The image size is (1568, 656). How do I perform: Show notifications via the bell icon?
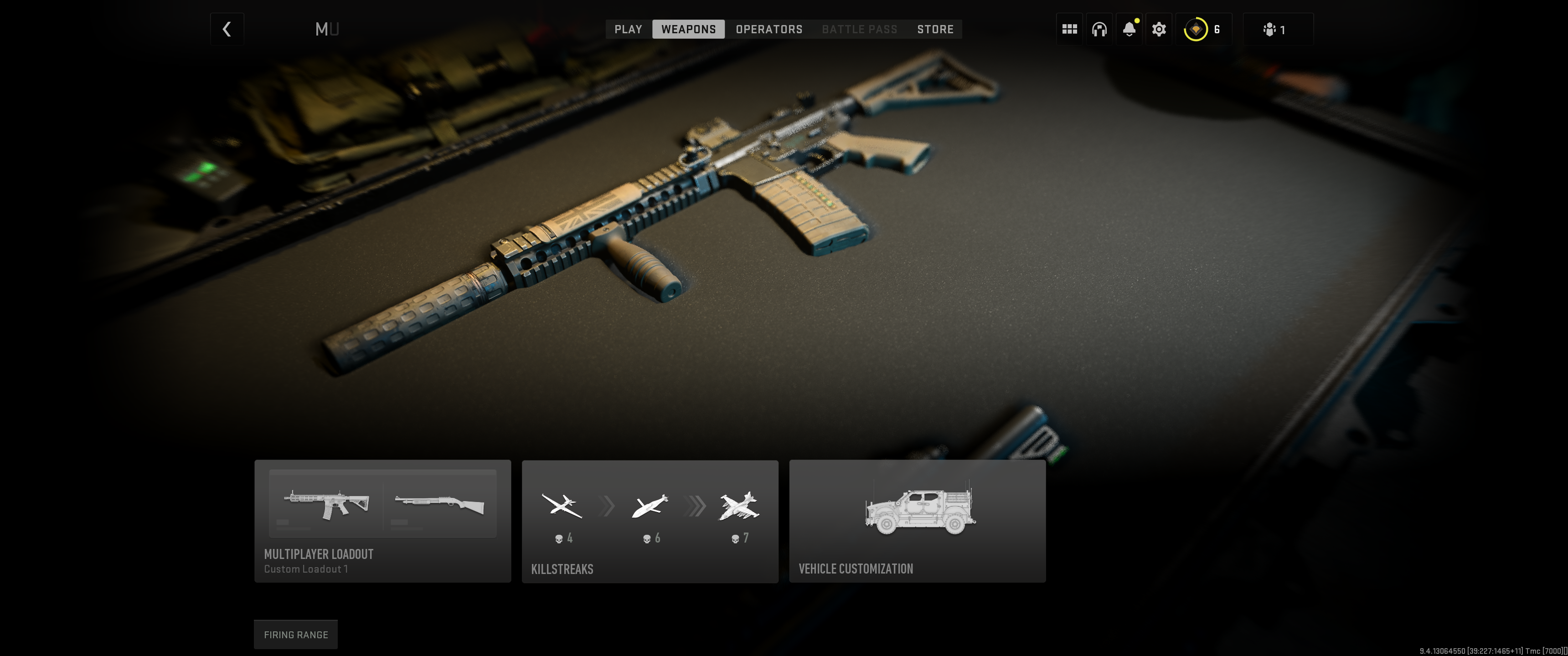click(1129, 29)
